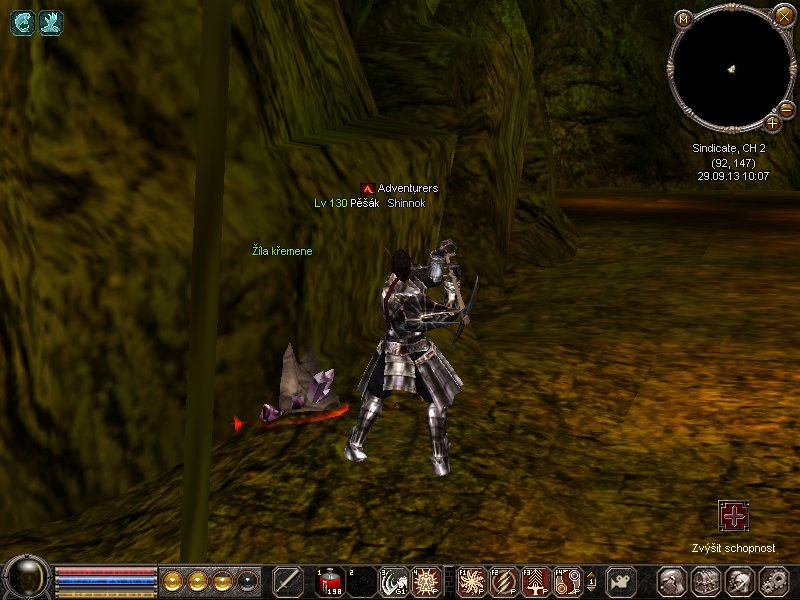Viewport: 800px width, 600px height.
Task: Switch the quickslot page with the arrow stepper
Action: pyautogui.click(x=591, y=581)
